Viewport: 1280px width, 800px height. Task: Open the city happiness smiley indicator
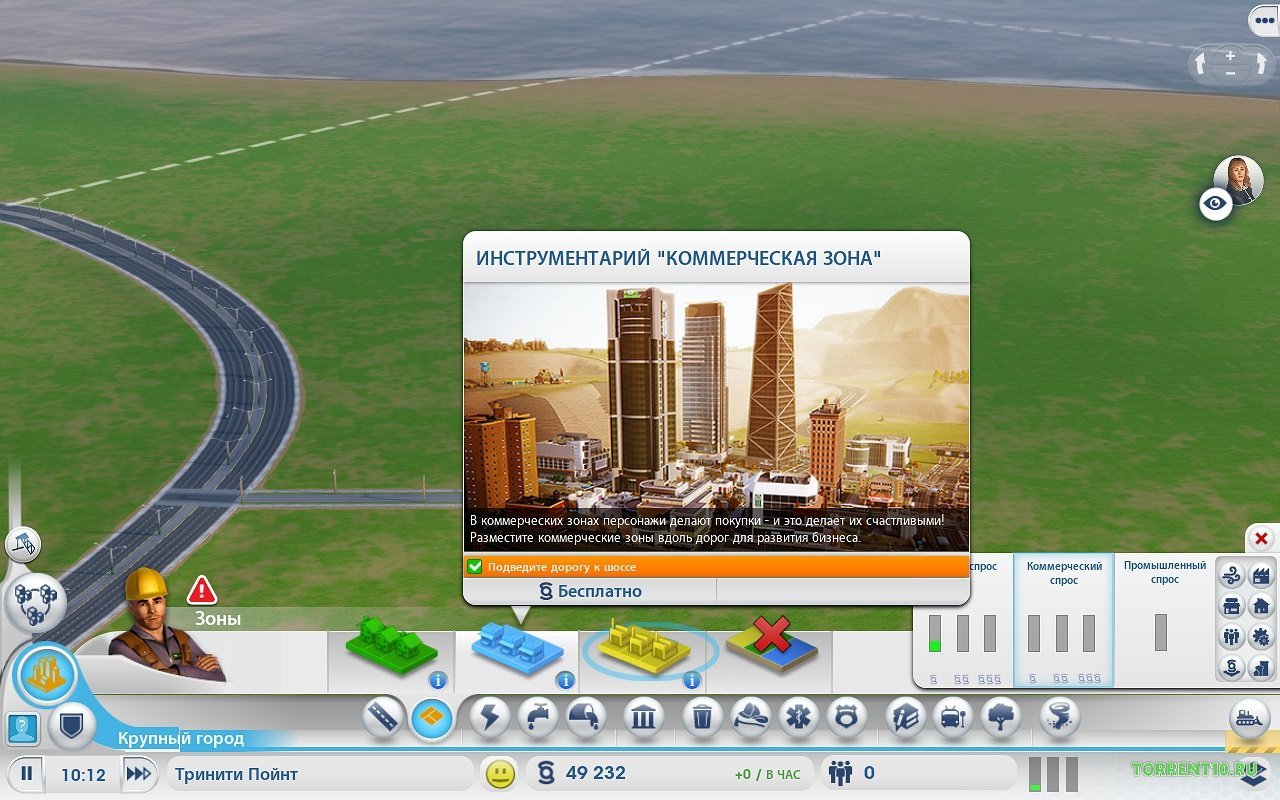[498, 773]
